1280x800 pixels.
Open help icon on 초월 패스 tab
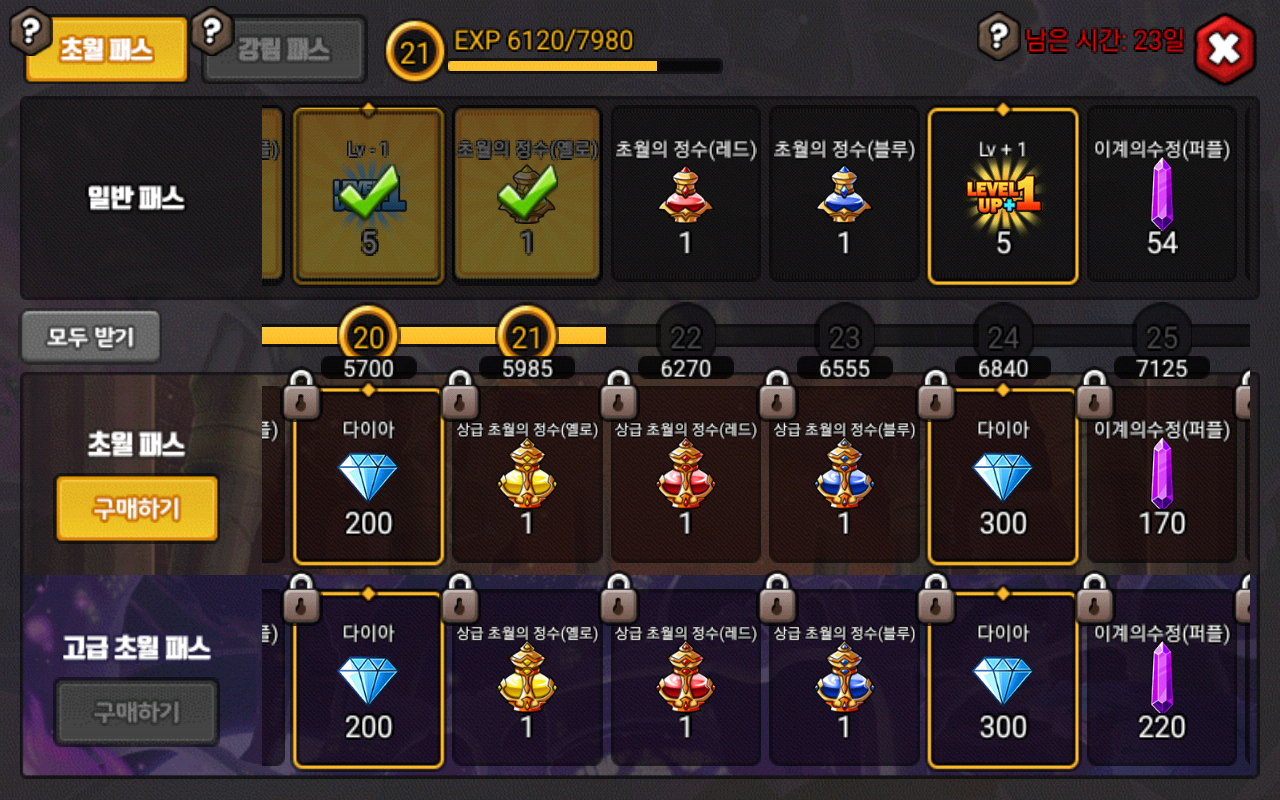point(32,31)
